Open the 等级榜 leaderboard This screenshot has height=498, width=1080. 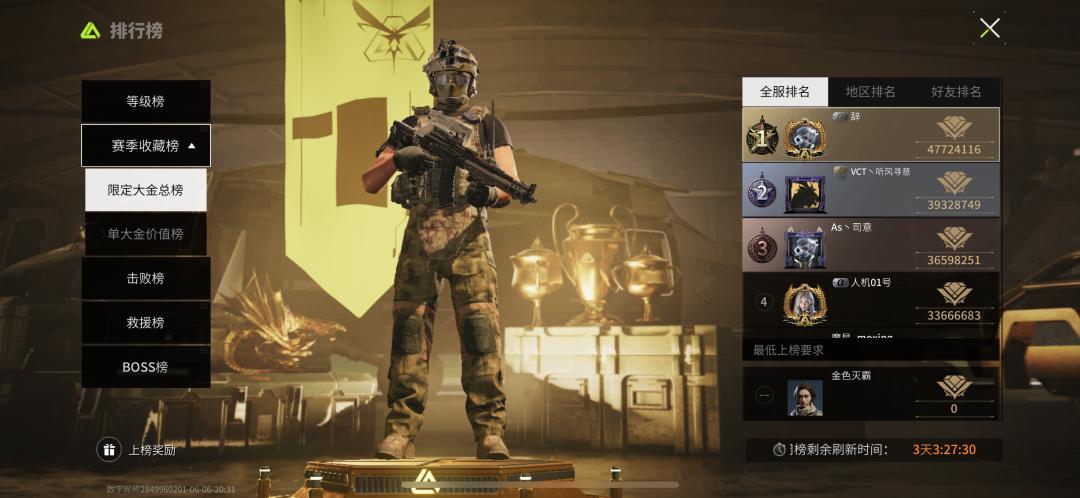146,101
